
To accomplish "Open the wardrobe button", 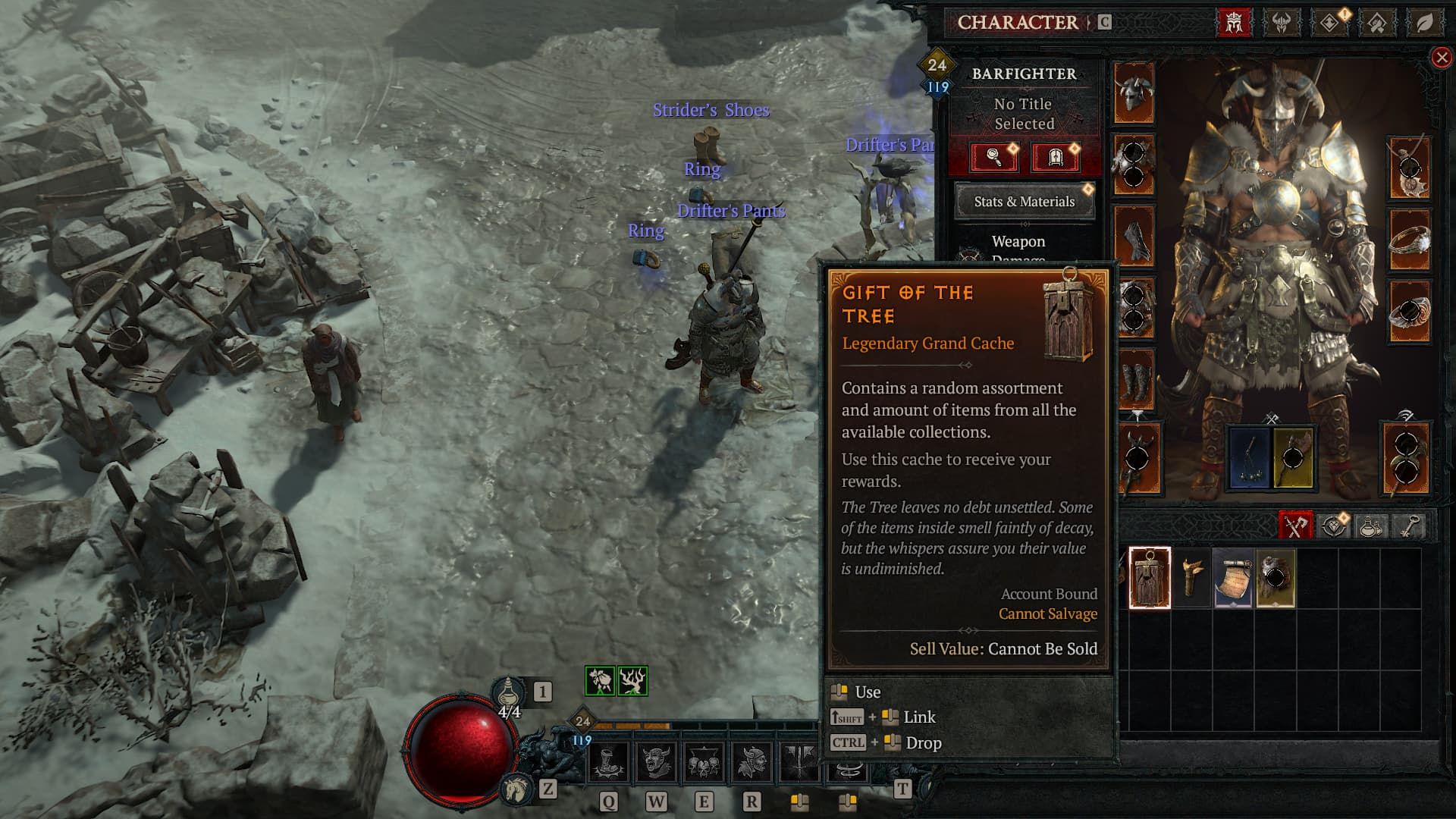I will tap(1055, 158).
